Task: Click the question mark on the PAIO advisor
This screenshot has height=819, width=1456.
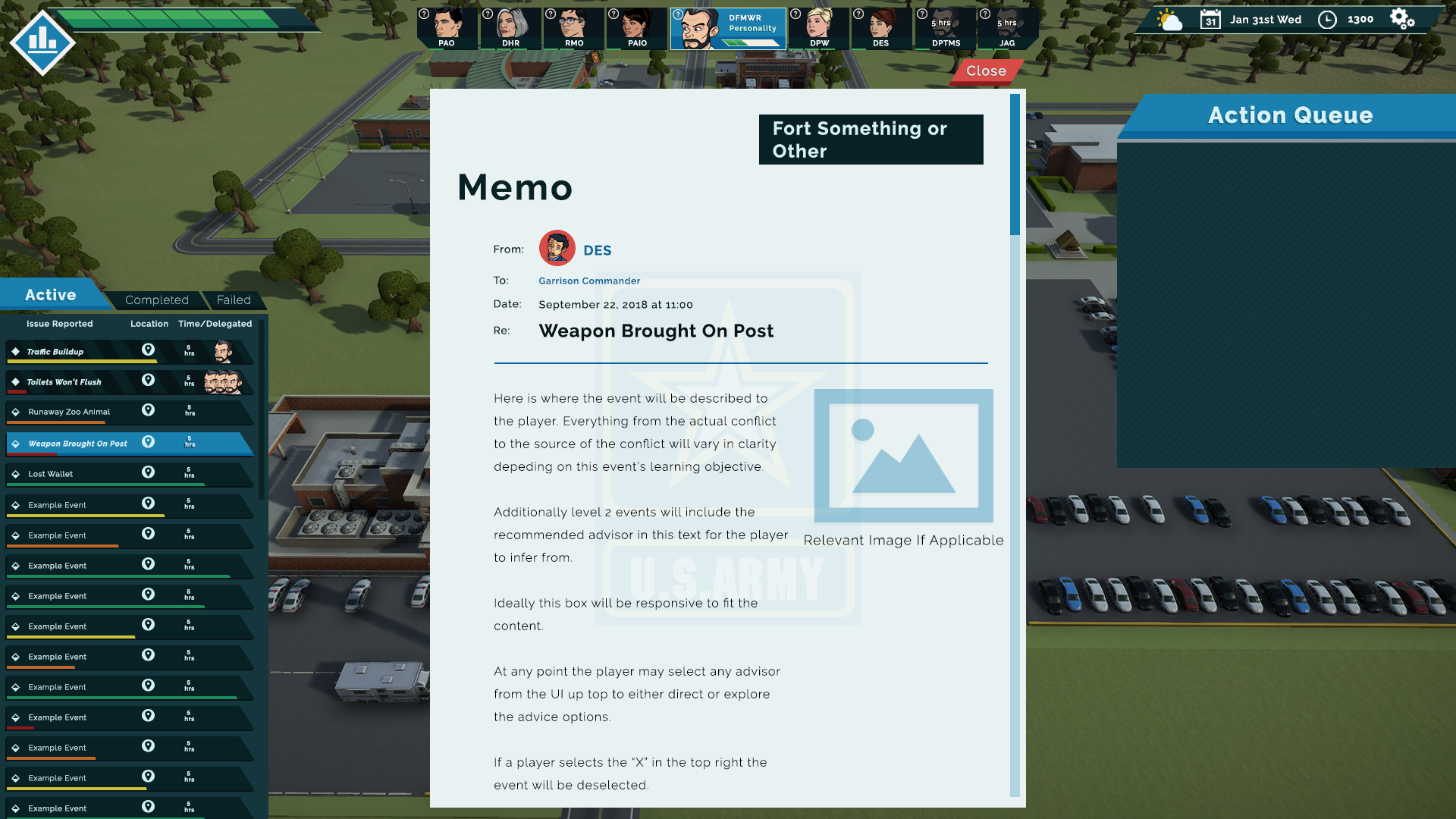Action: click(613, 13)
